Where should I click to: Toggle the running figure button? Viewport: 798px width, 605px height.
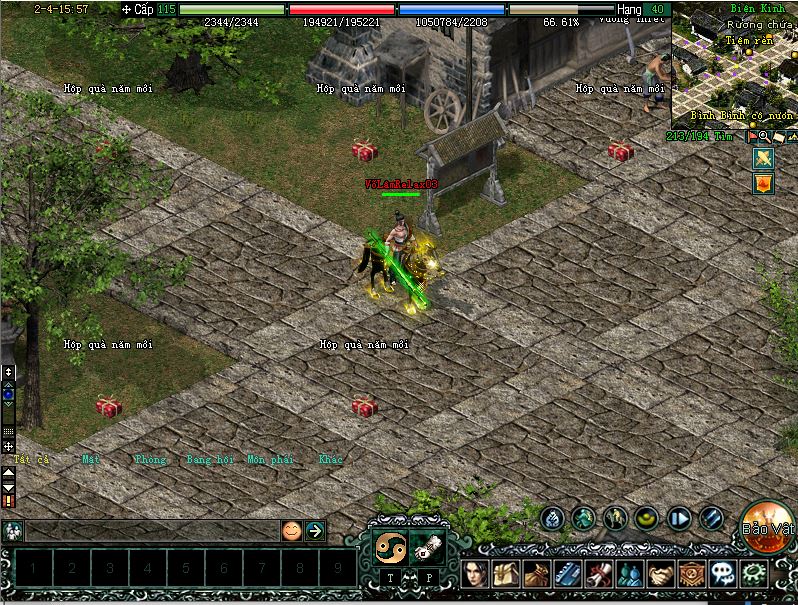[584, 518]
